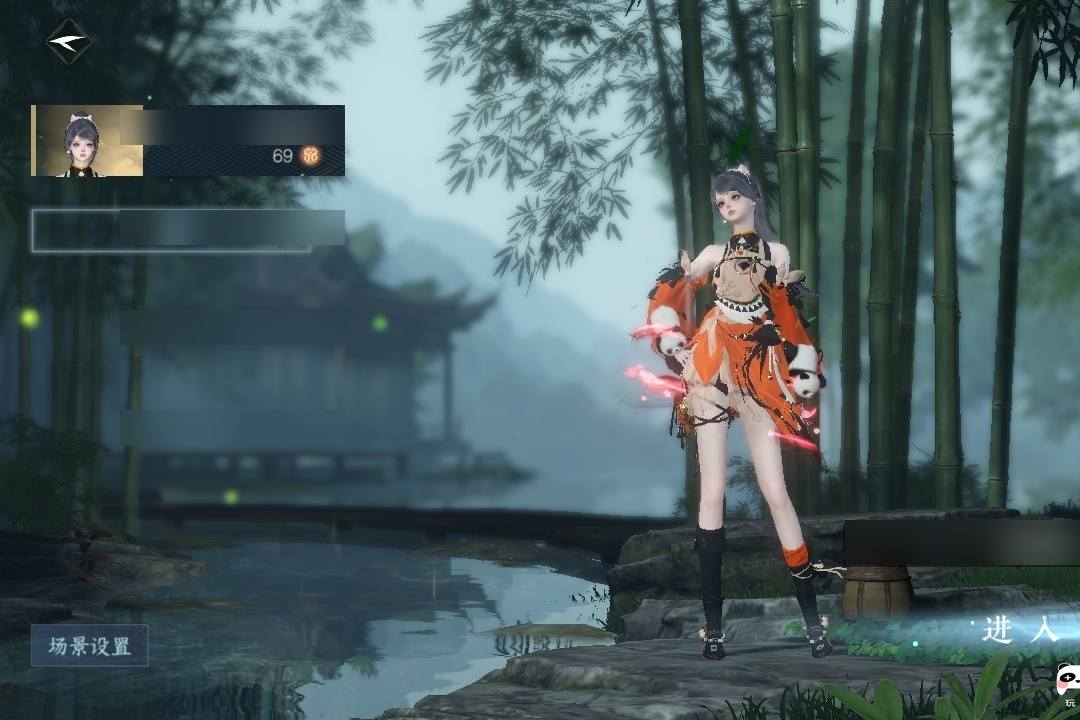The image size is (1080, 720).
Task: Enter the game with 进入
Action: click(1020, 630)
